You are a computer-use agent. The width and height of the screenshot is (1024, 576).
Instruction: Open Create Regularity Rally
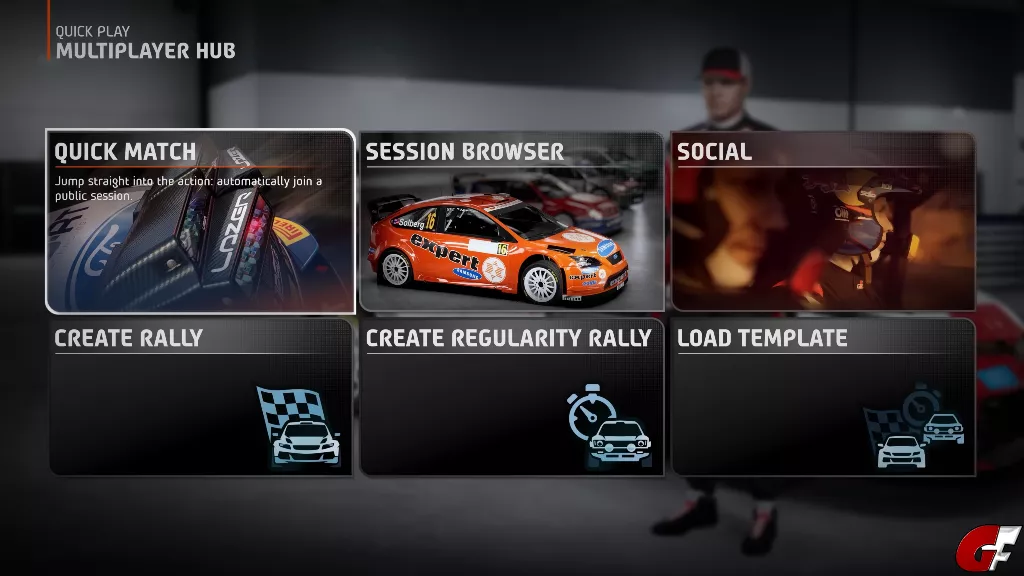(x=511, y=397)
